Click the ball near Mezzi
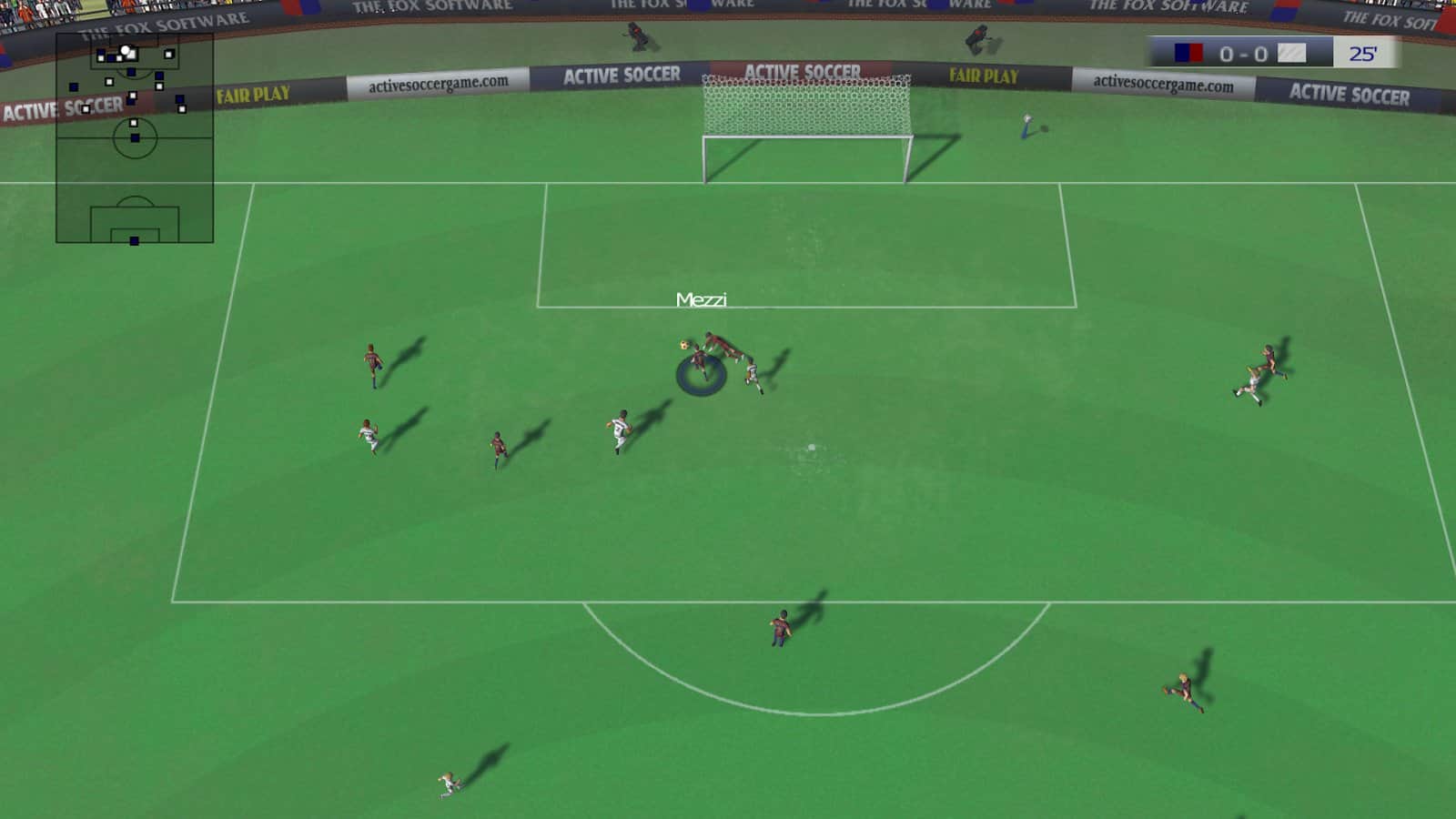 point(682,344)
